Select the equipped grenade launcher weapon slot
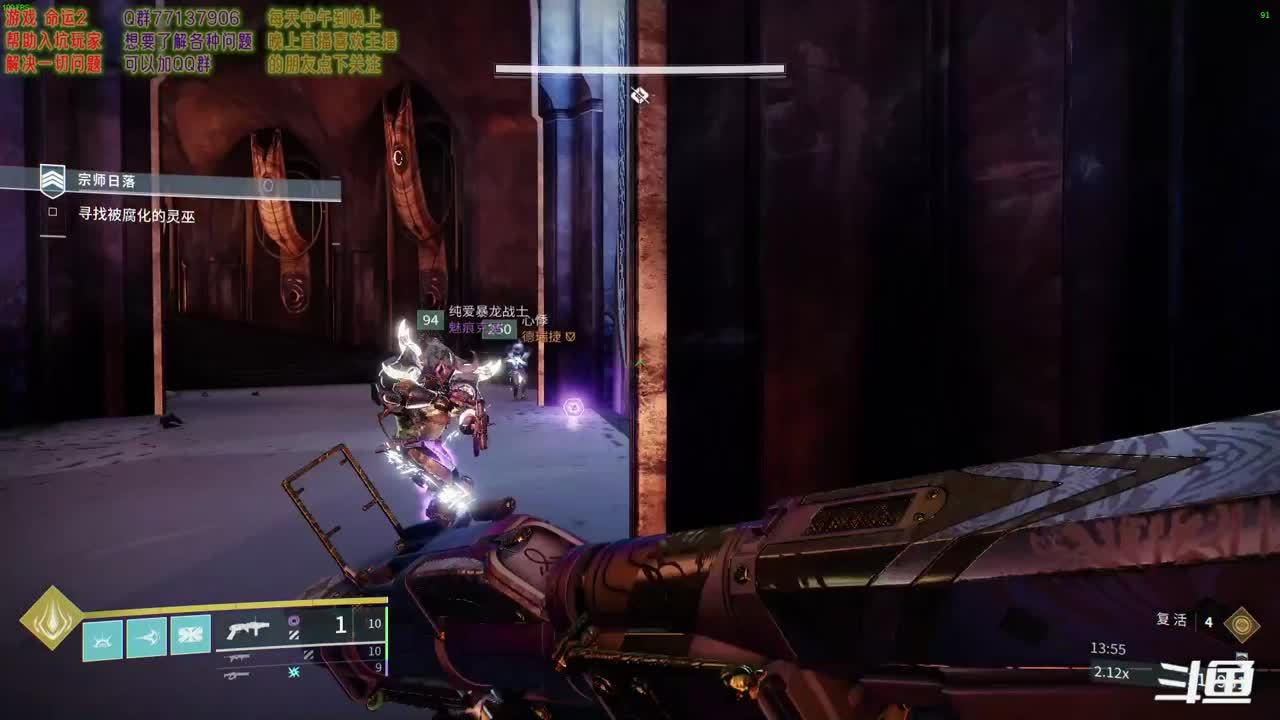 point(248,630)
